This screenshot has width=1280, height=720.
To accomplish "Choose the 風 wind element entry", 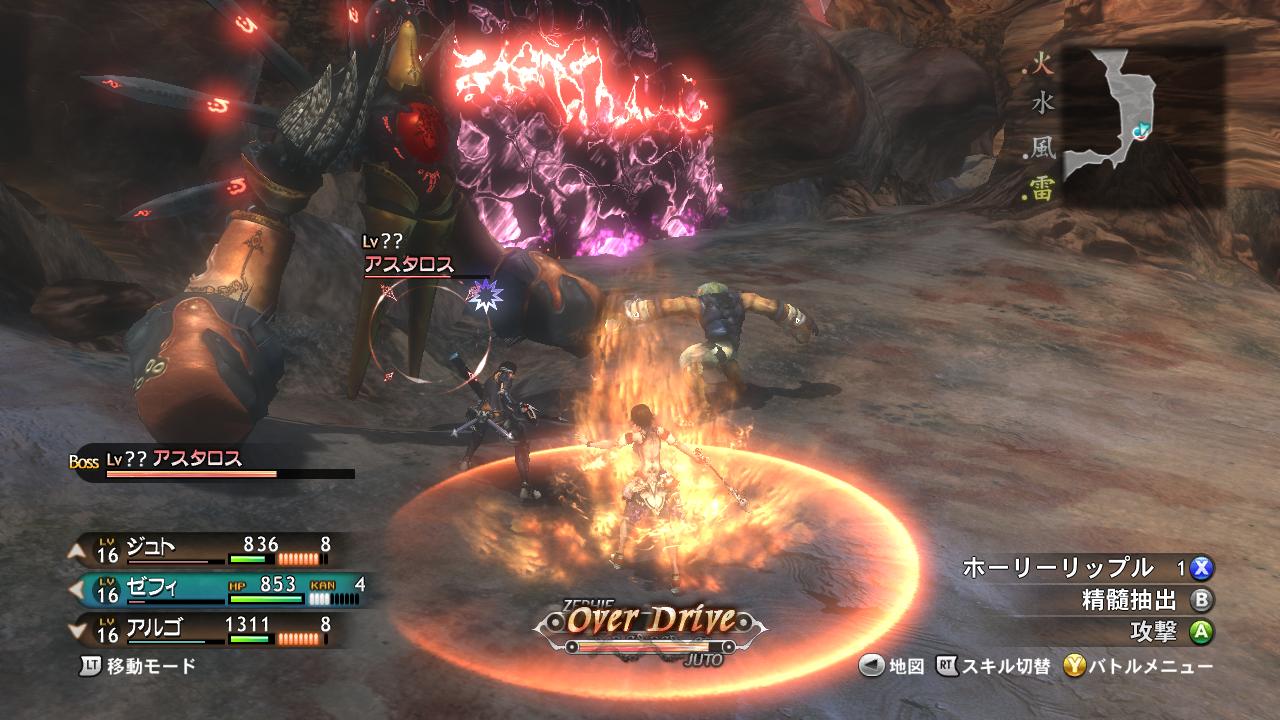I will (1043, 148).
